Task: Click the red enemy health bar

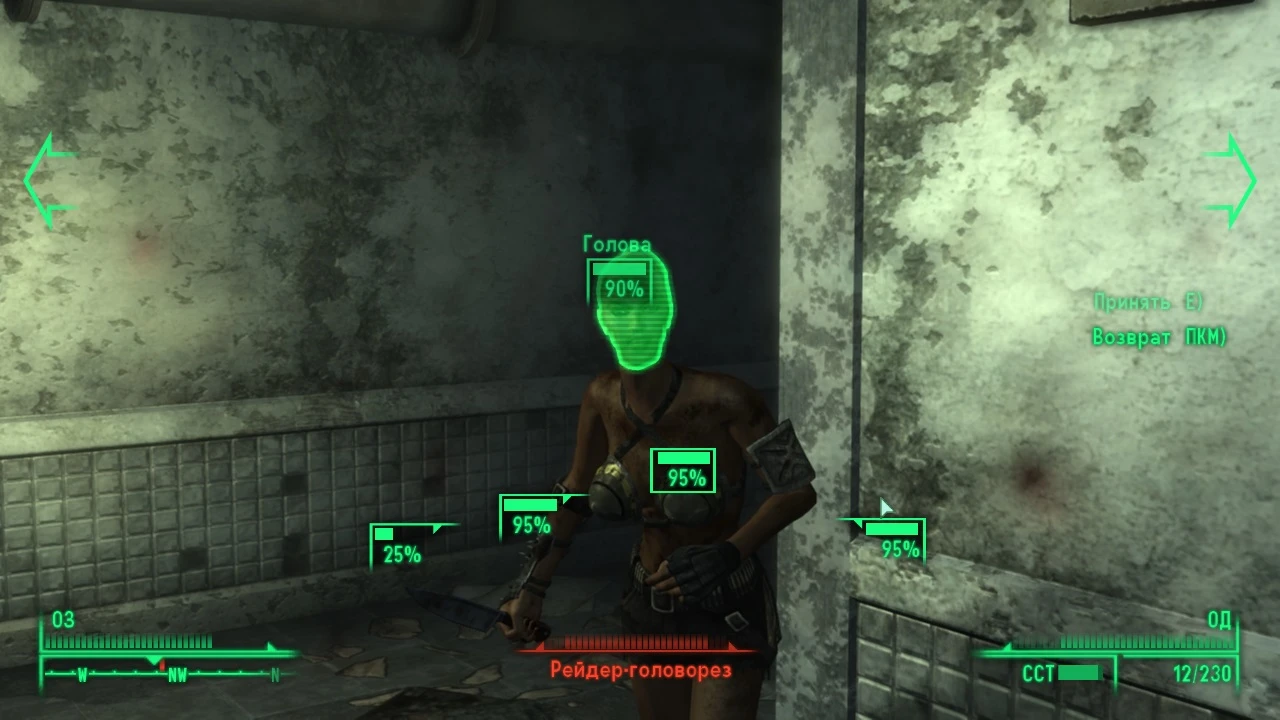Action: (638, 645)
